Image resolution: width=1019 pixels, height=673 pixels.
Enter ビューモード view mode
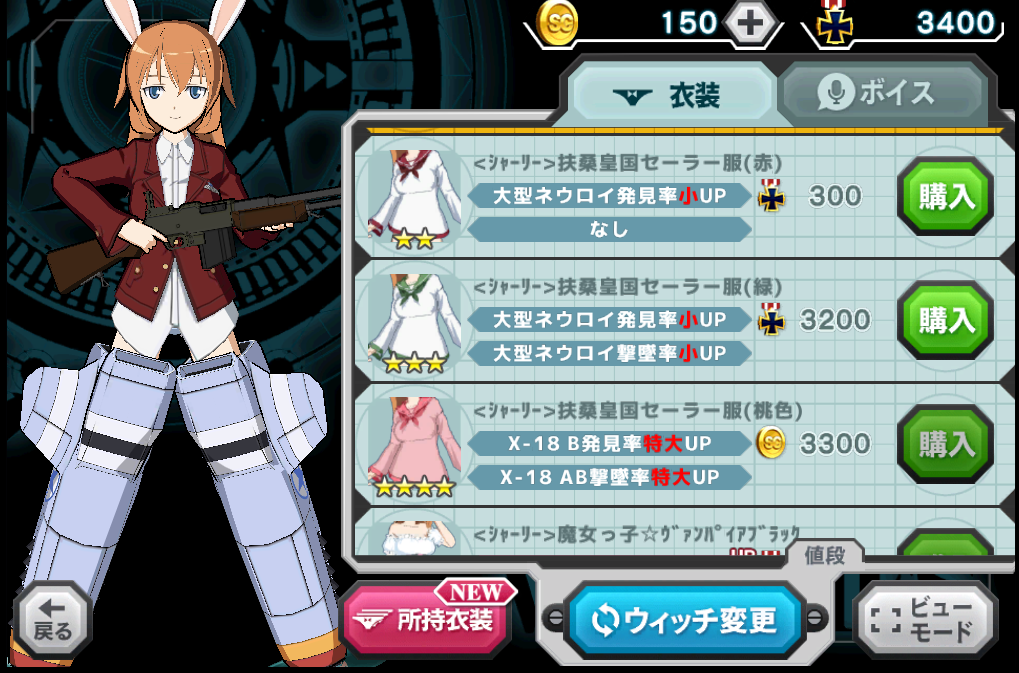pyautogui.click(x=924, y=620)
